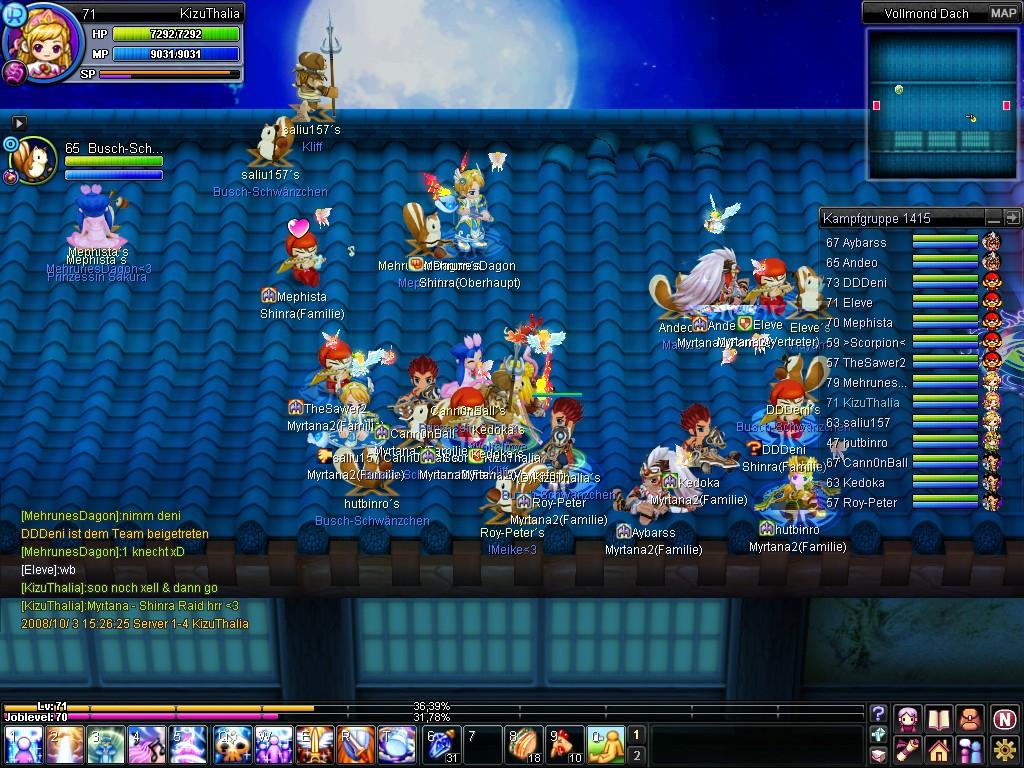
Task: Switch to hotbar page 2
Action: (x=636, y=755)
